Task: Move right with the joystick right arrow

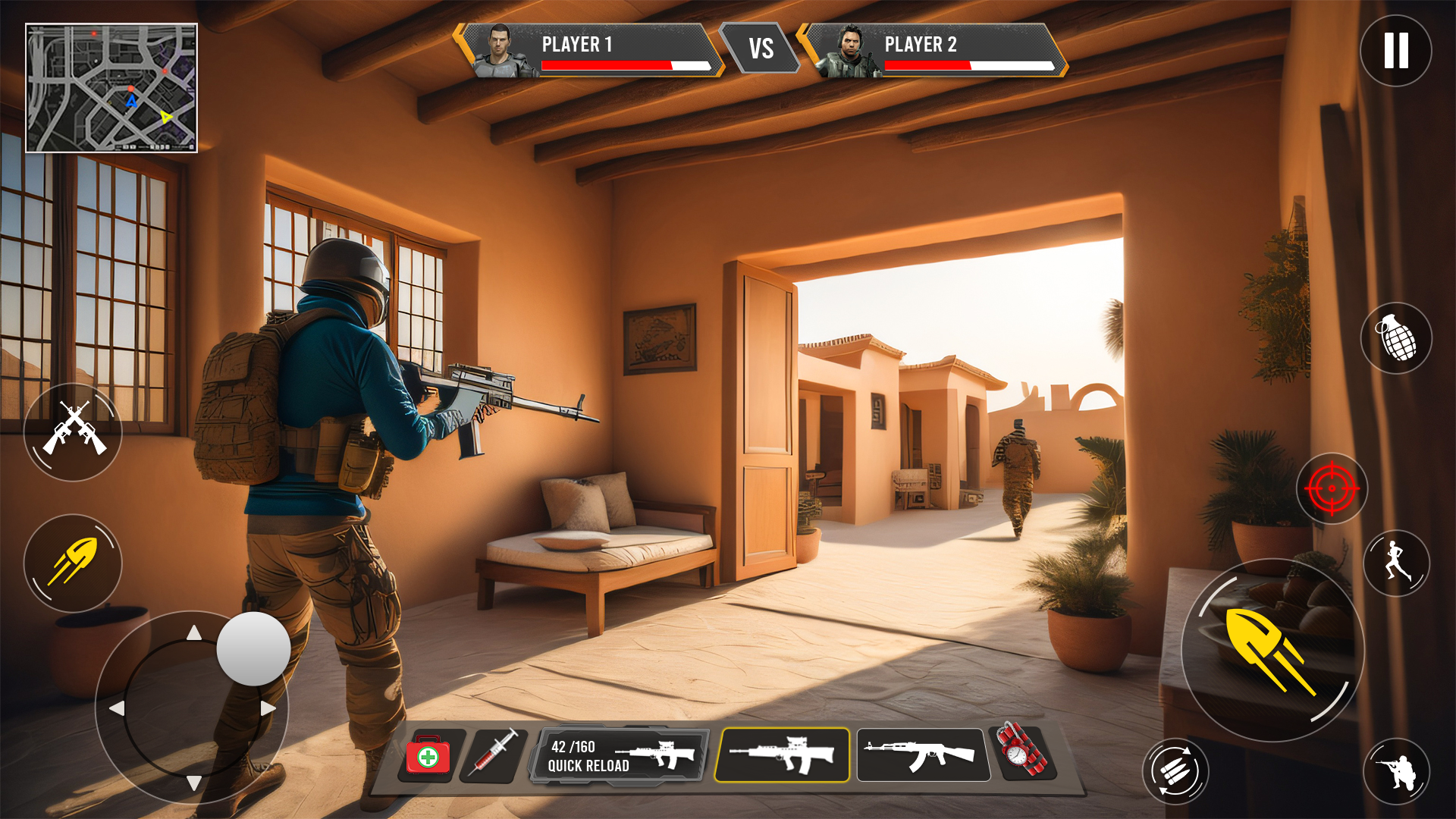Action: pos(268,708)
